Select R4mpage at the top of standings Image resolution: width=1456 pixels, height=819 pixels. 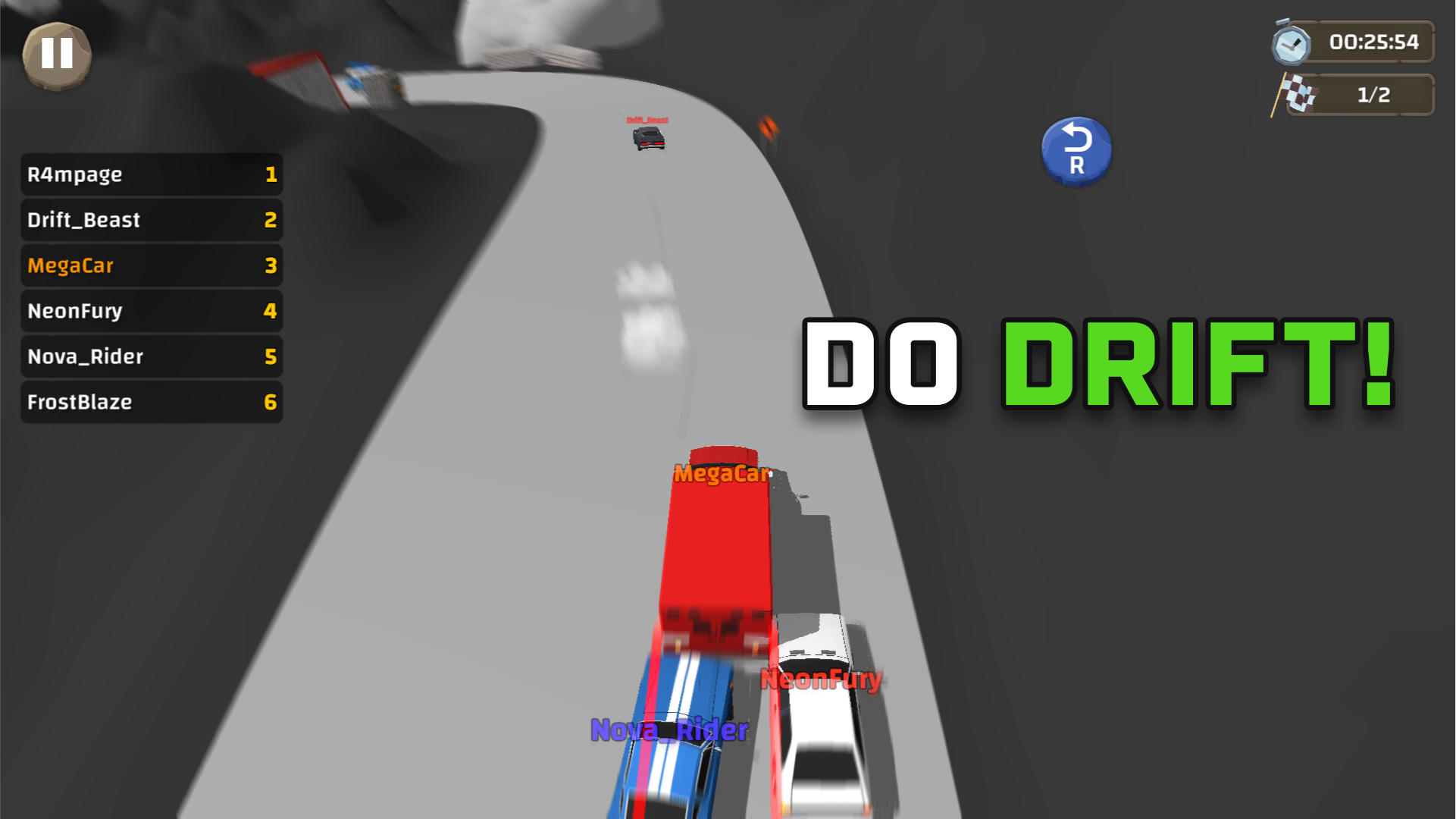151,174
